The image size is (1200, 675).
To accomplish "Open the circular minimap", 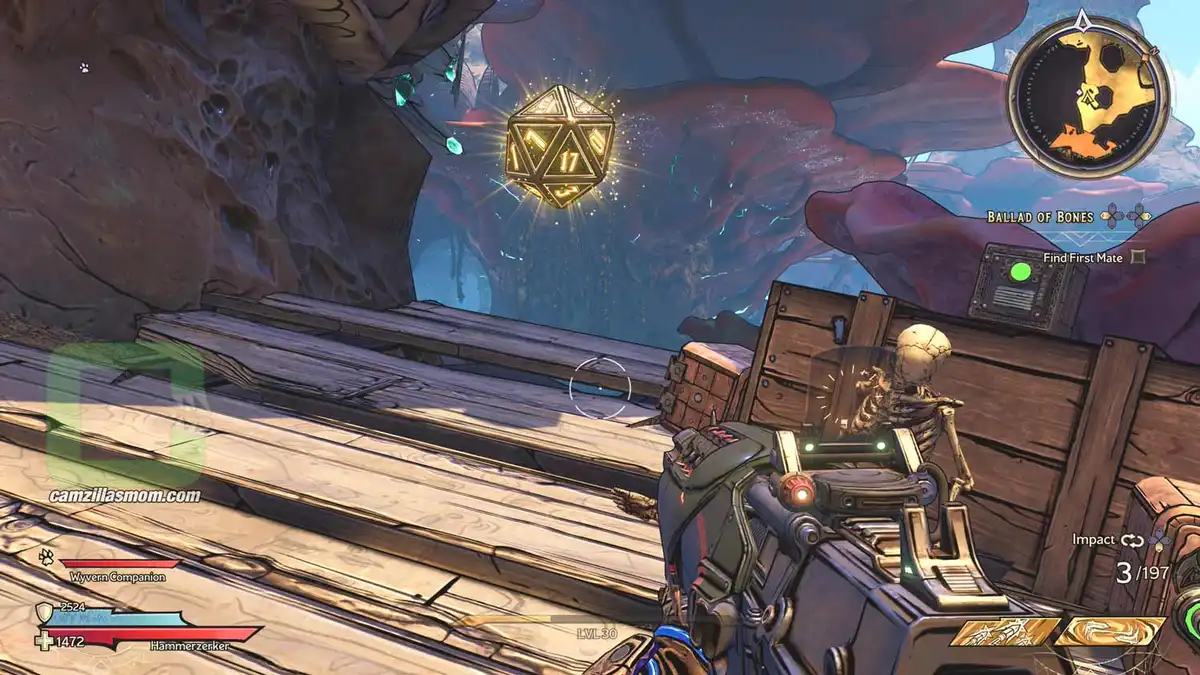I will tap(1088, 97).
